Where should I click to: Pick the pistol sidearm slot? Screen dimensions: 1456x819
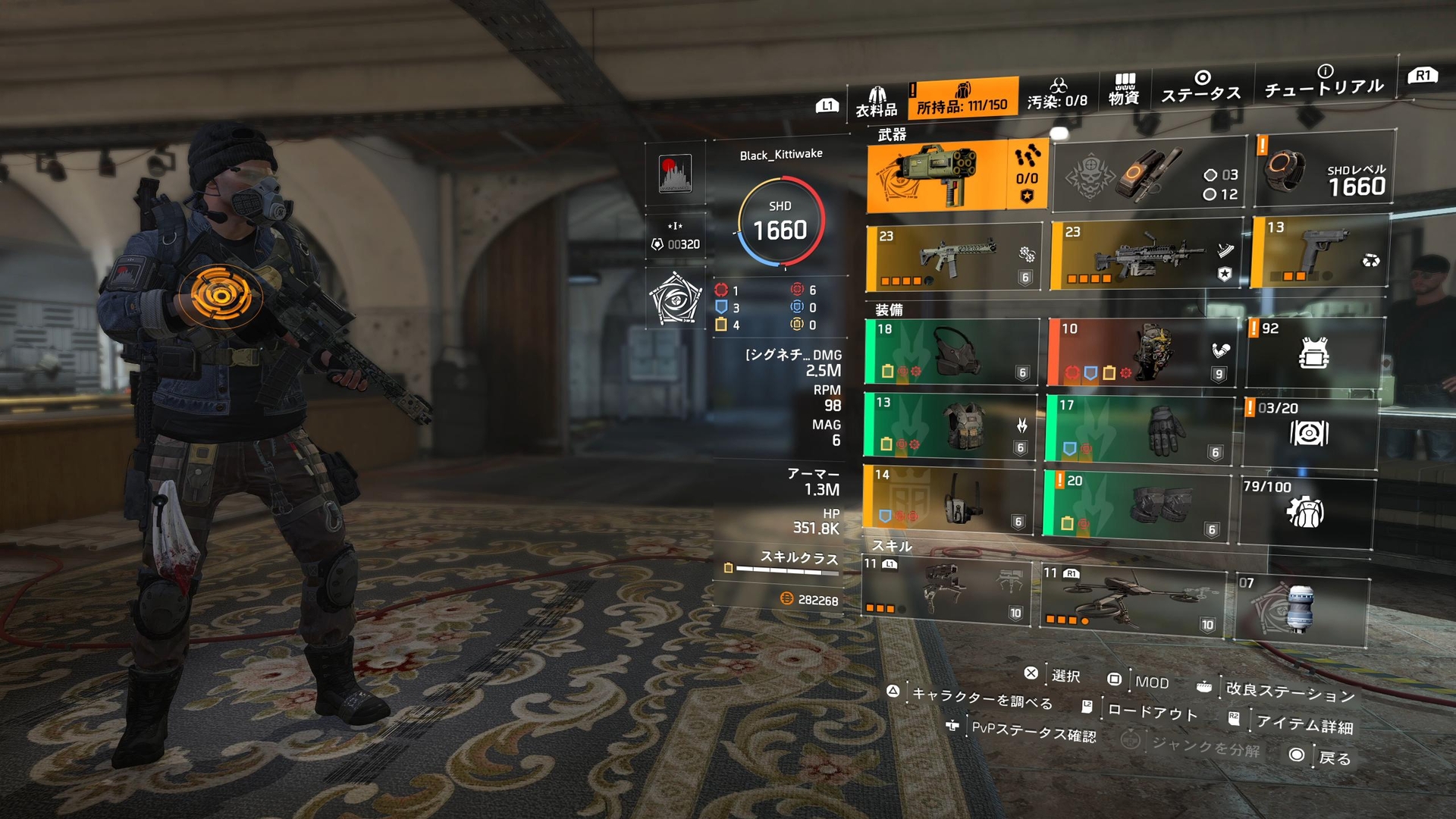tap(1319, 251)
